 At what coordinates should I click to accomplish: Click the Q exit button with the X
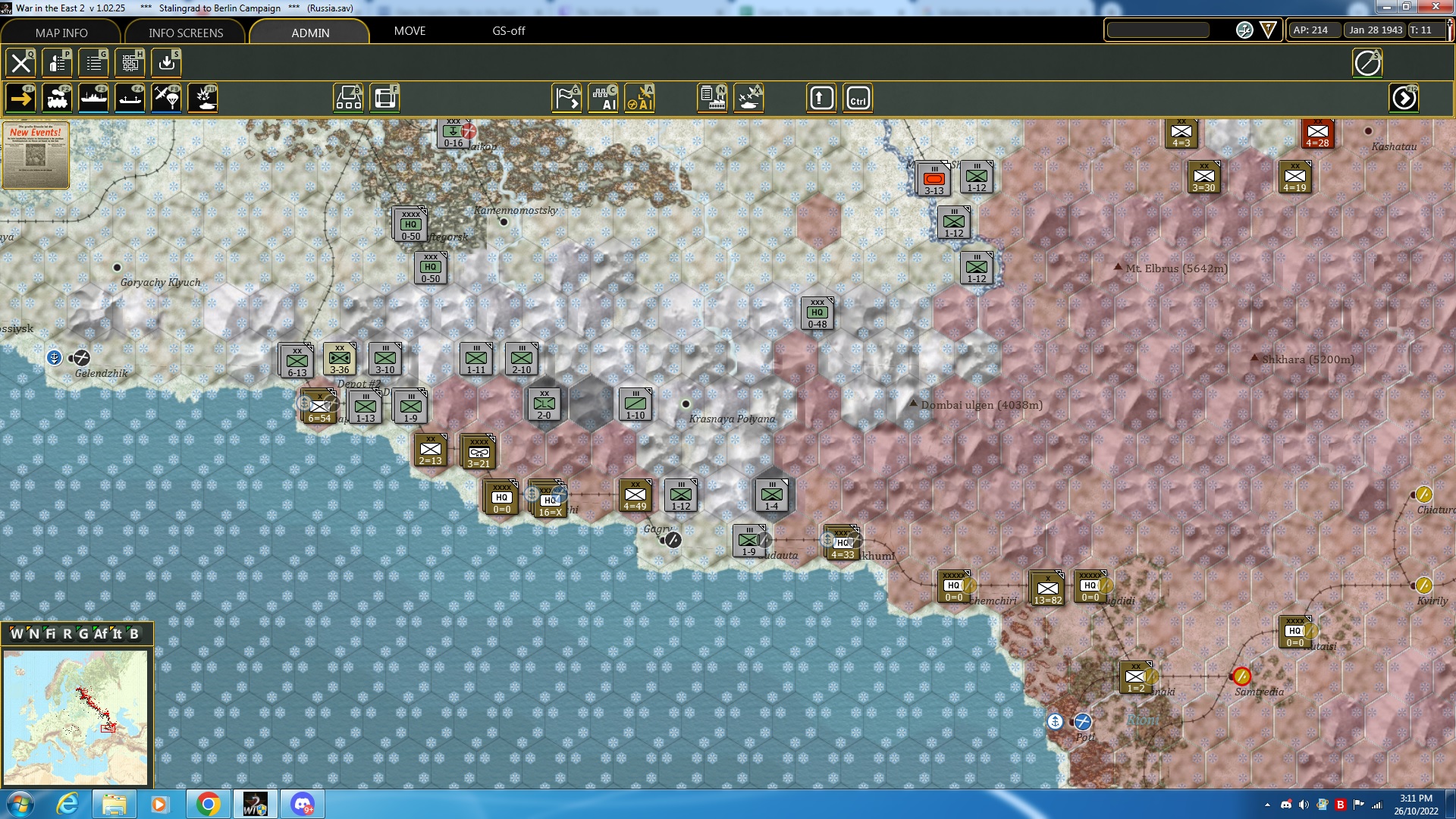click(x=20, y=63)
